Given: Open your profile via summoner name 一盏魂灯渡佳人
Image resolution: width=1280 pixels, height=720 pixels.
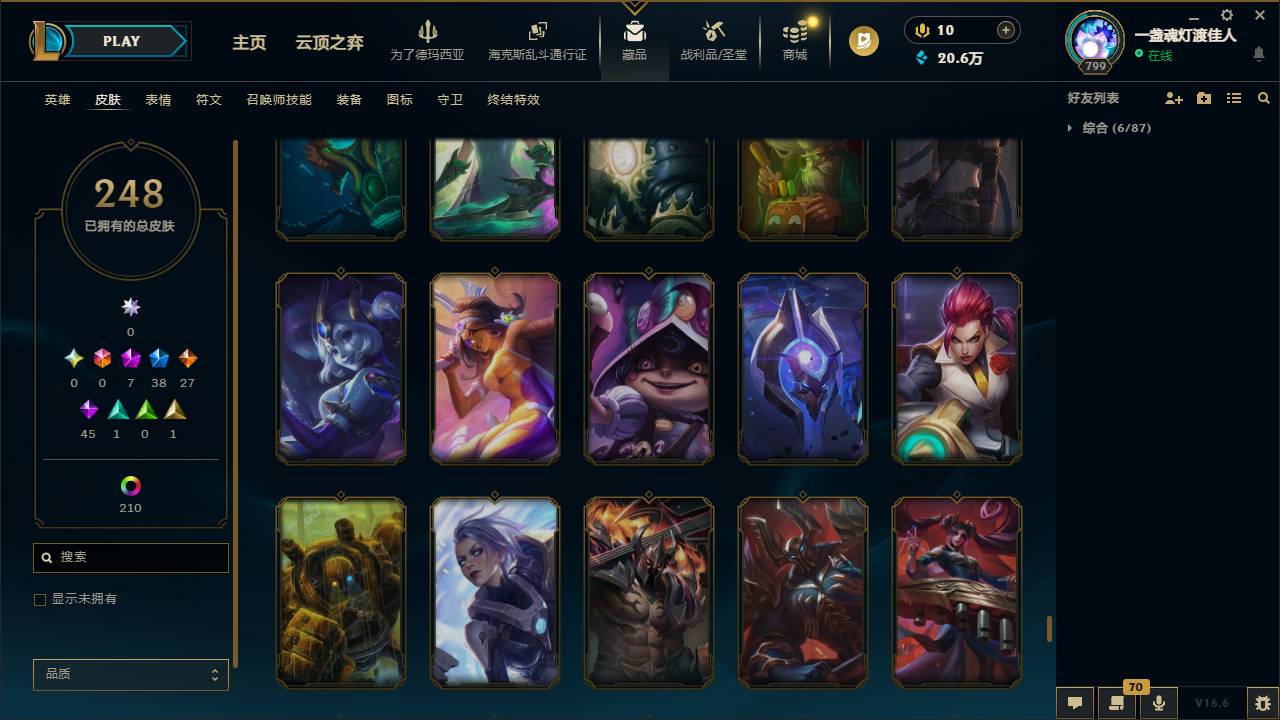Looking at the screenshot, I should [1185, 35].
